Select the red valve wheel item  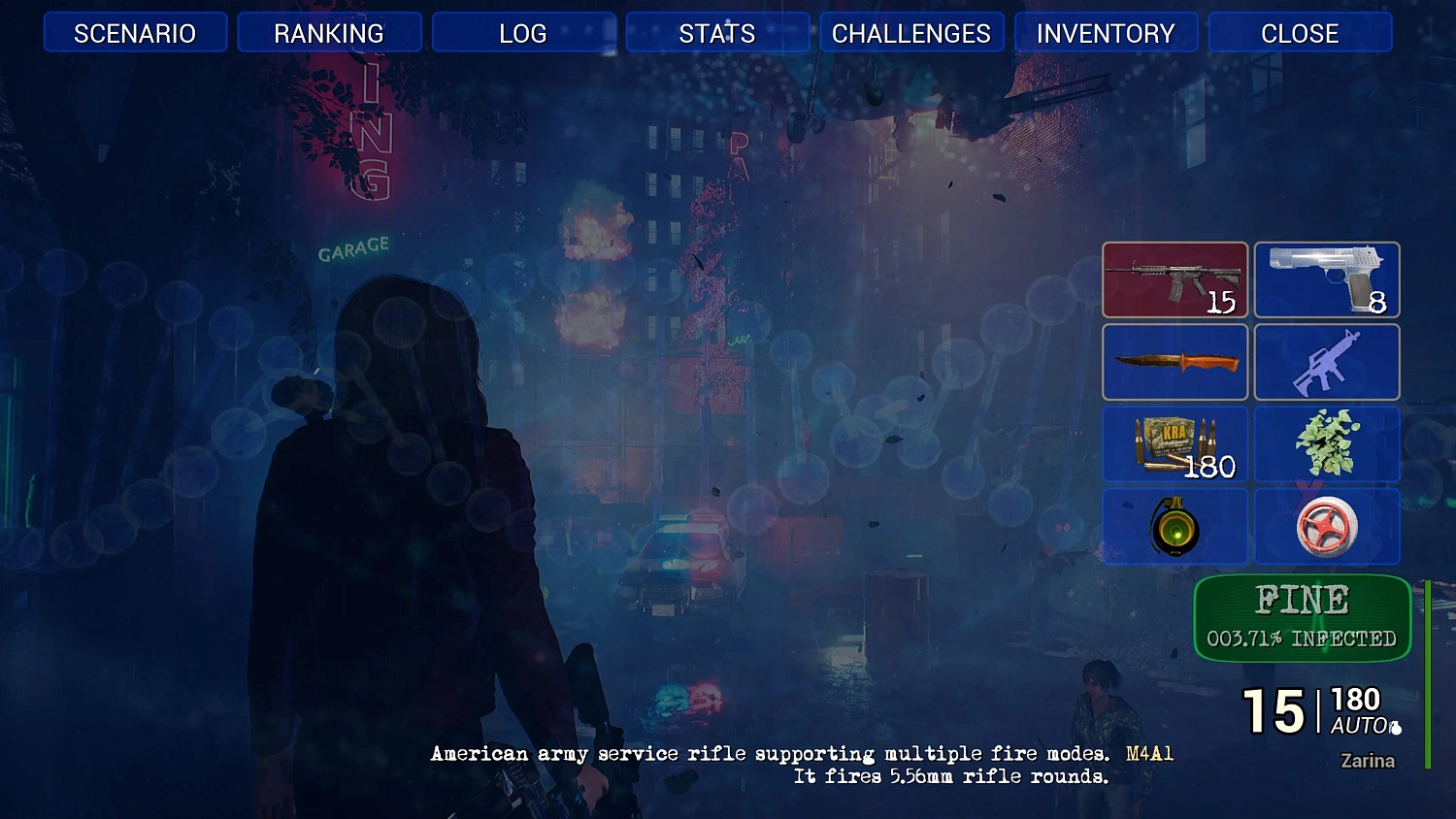(x=1326, y=527)
